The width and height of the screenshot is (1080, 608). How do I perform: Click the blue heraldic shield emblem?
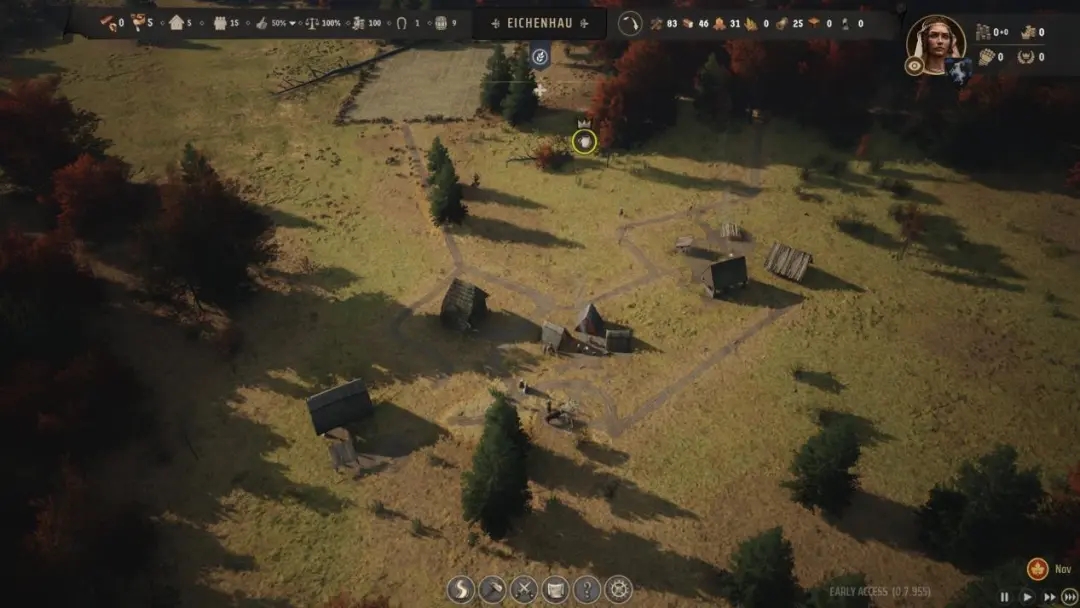(959, 69)
